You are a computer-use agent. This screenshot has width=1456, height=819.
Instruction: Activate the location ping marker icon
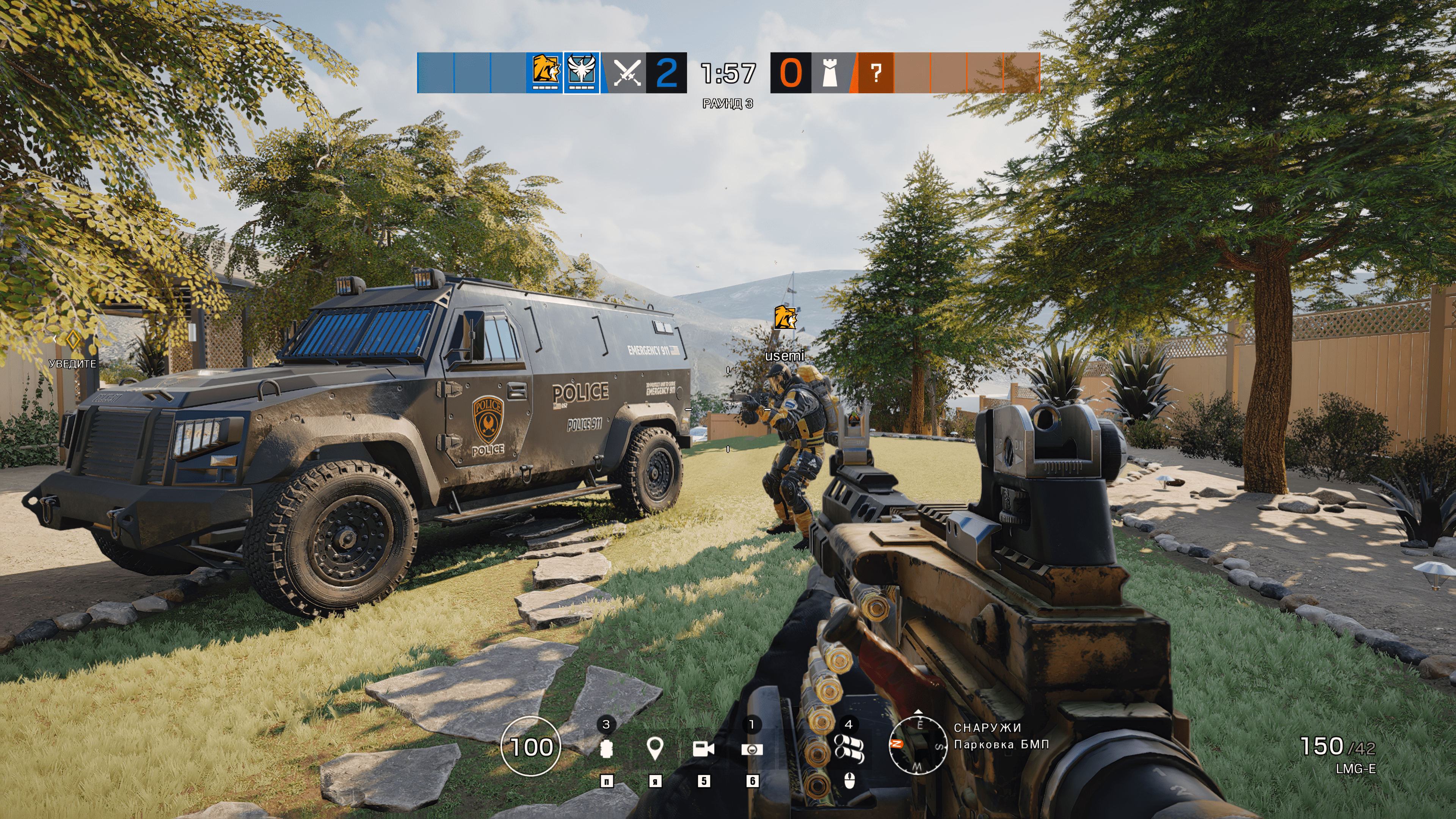[654, 749]
